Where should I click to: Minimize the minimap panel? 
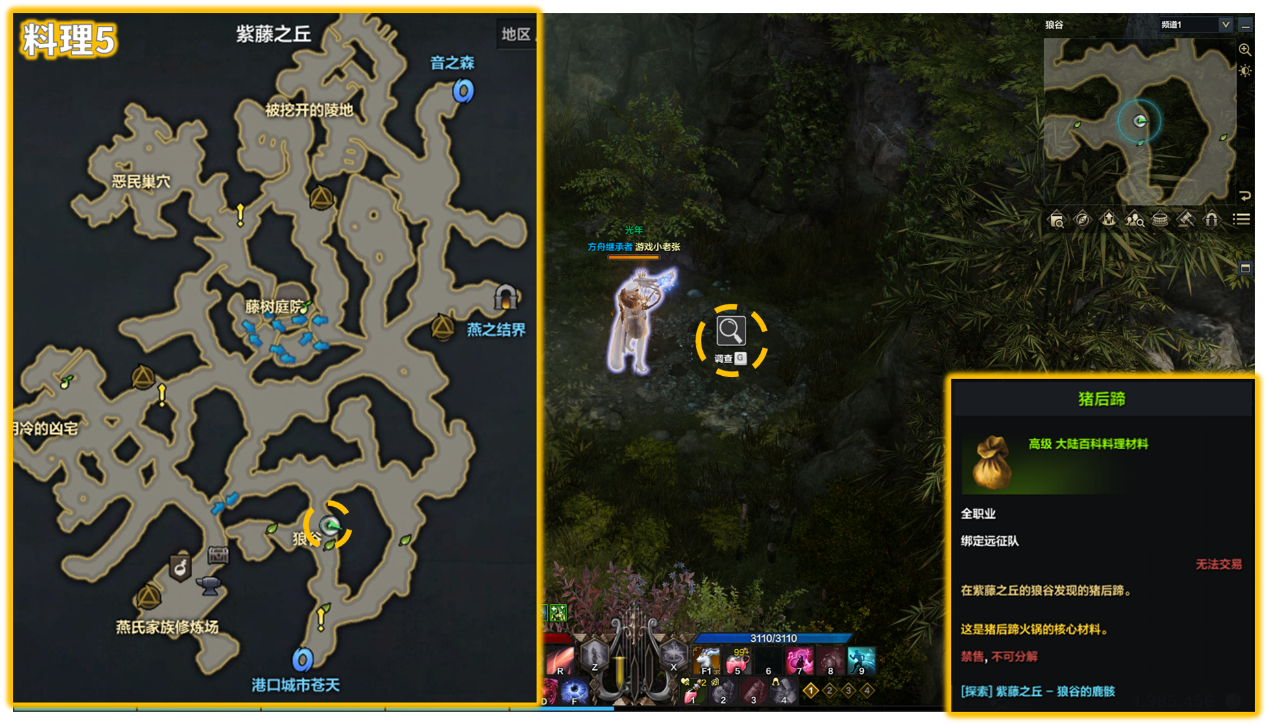[1246, 25]
